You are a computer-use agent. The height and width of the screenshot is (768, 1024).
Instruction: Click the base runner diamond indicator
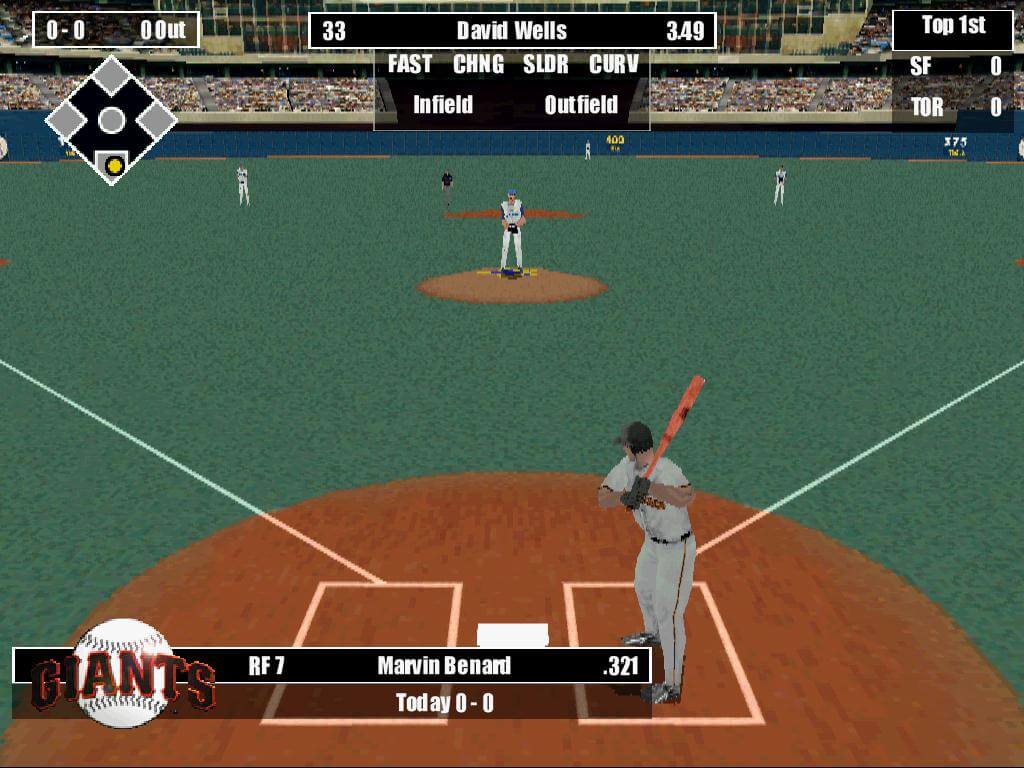tap(111, 121)
